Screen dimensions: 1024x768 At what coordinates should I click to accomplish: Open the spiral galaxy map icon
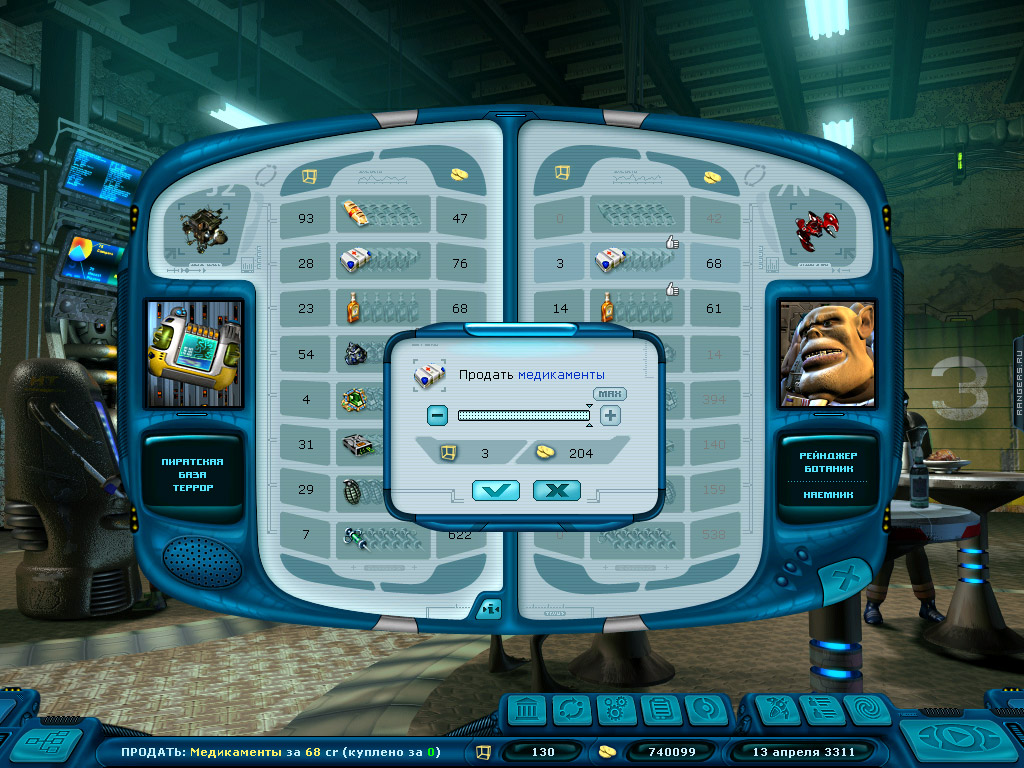(867, 710)
